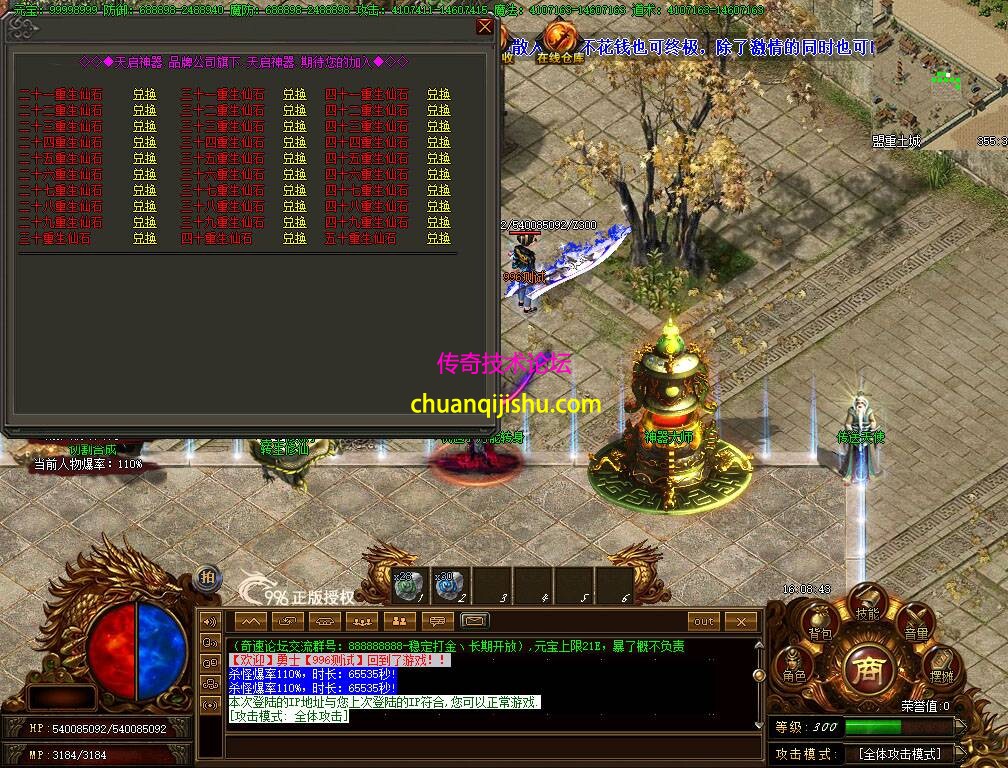1008x768 pixels.
Task: Click the 拍 round button
Action: click(x=207, y=575)
